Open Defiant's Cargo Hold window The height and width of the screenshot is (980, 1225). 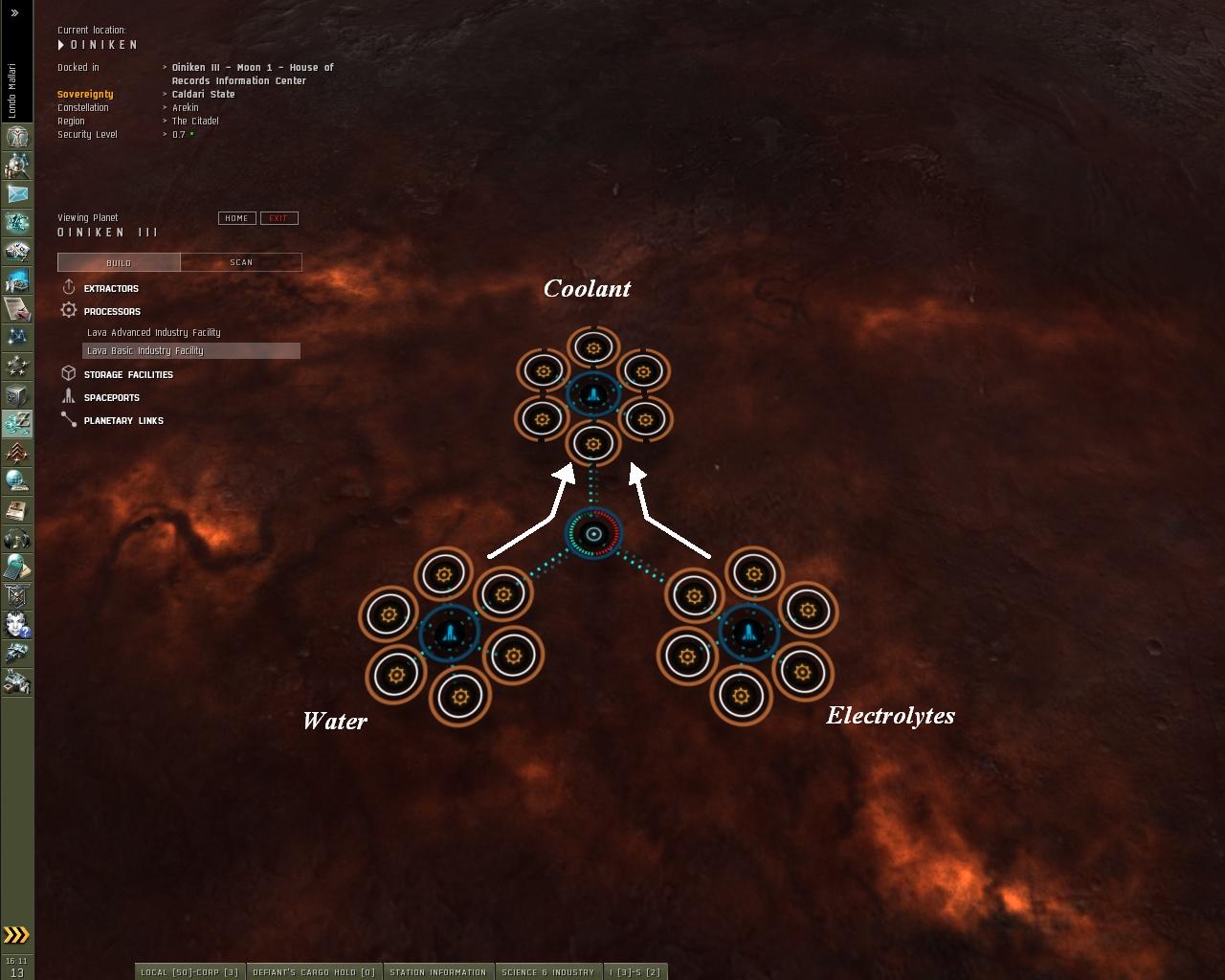point(314,971)
